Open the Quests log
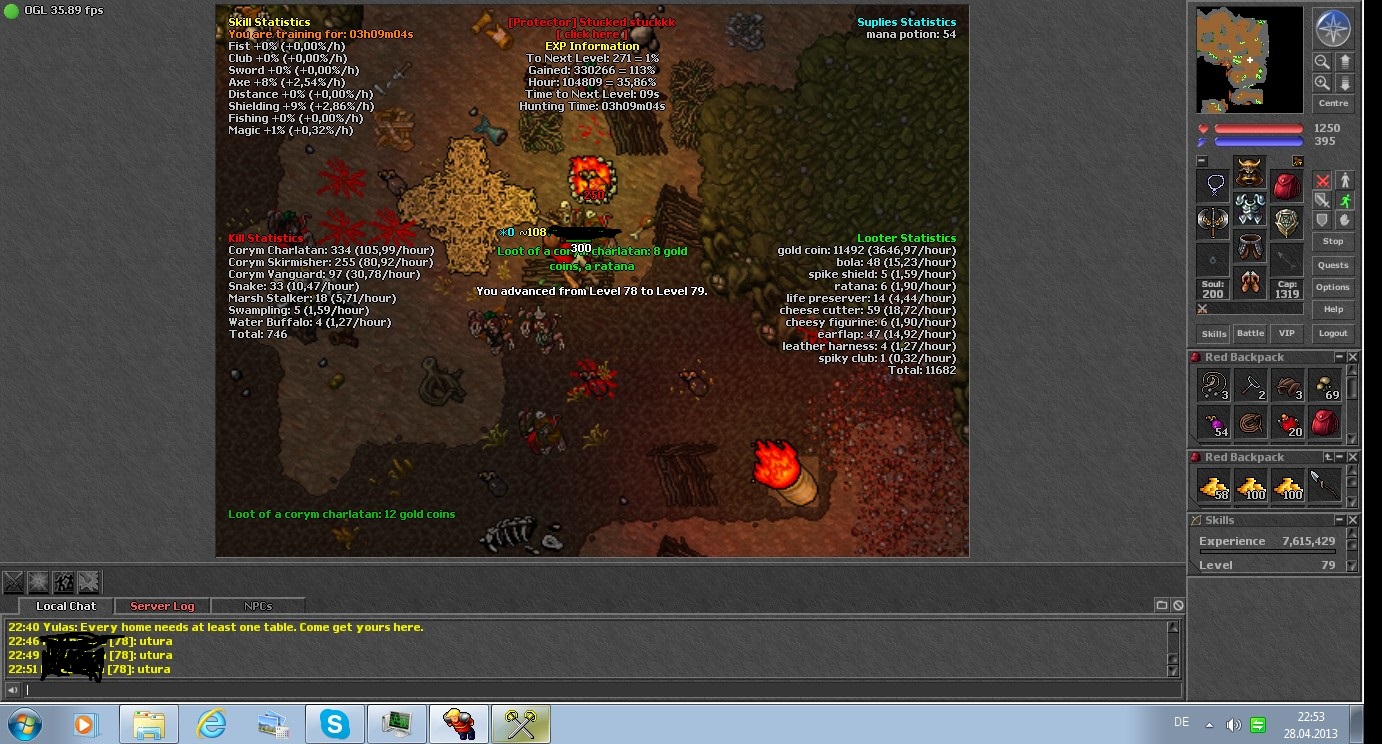Screen dimensions: 1382x744 point(1332,265)
